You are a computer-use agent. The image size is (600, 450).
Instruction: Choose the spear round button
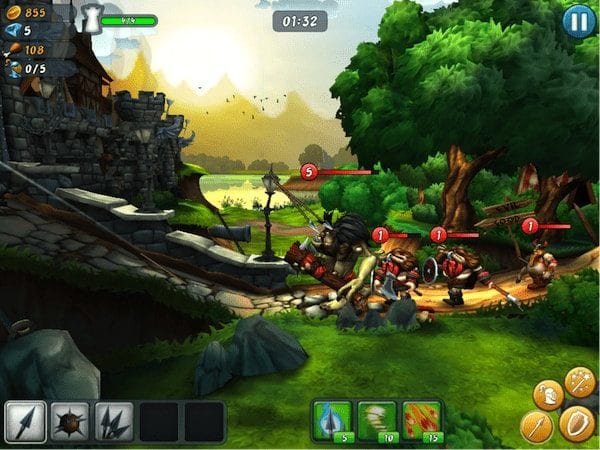(537, 427)
